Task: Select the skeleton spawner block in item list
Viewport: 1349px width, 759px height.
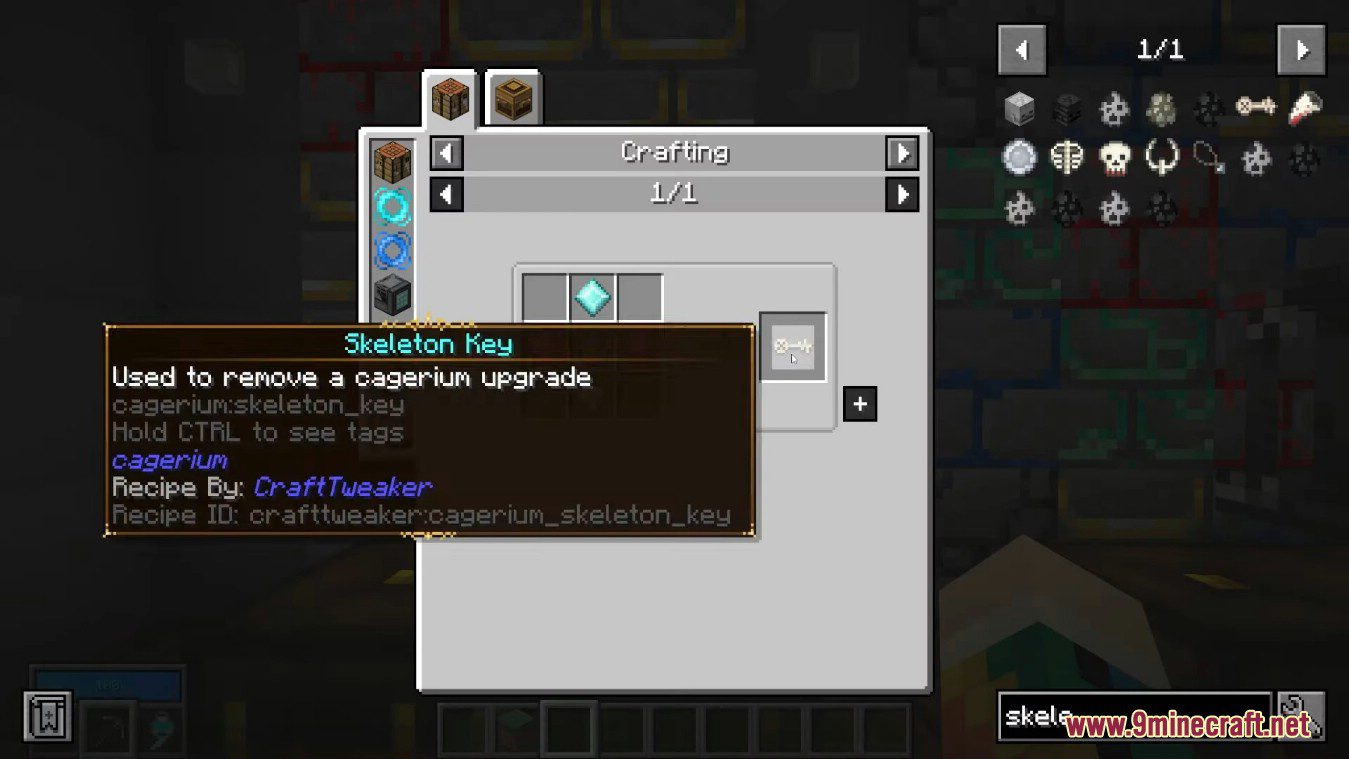Action: coord(1067,108)
